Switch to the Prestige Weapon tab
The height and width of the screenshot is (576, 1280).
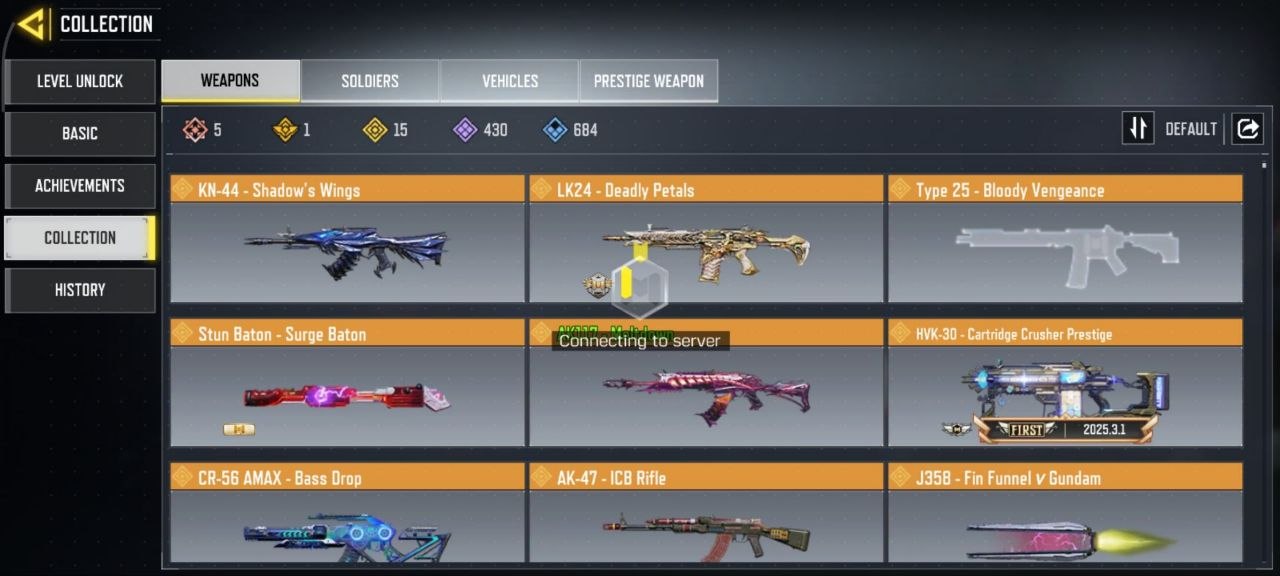click(x=649, y=81)
